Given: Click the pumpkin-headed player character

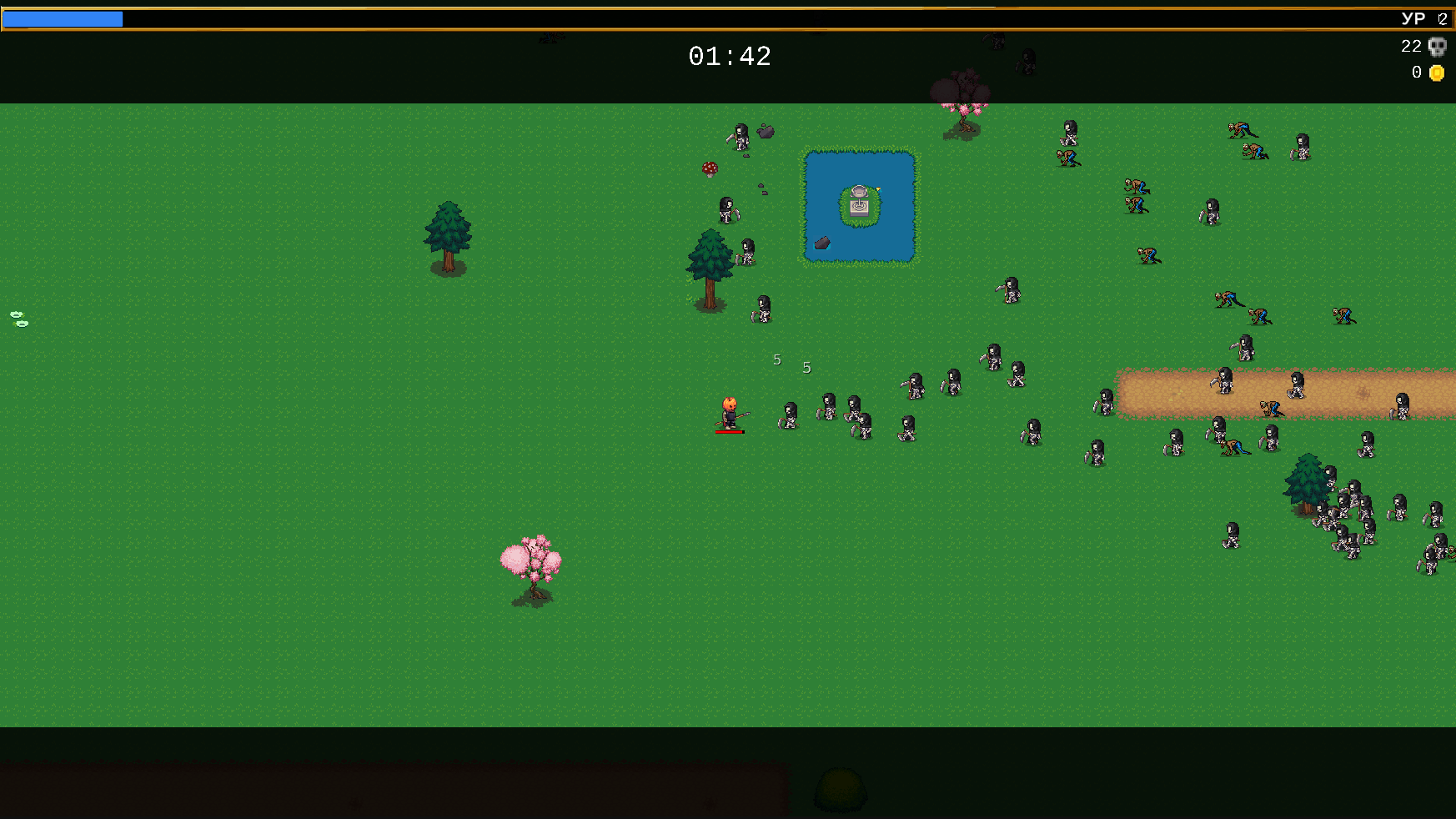Looking at the screenshot, I should 727,411.
